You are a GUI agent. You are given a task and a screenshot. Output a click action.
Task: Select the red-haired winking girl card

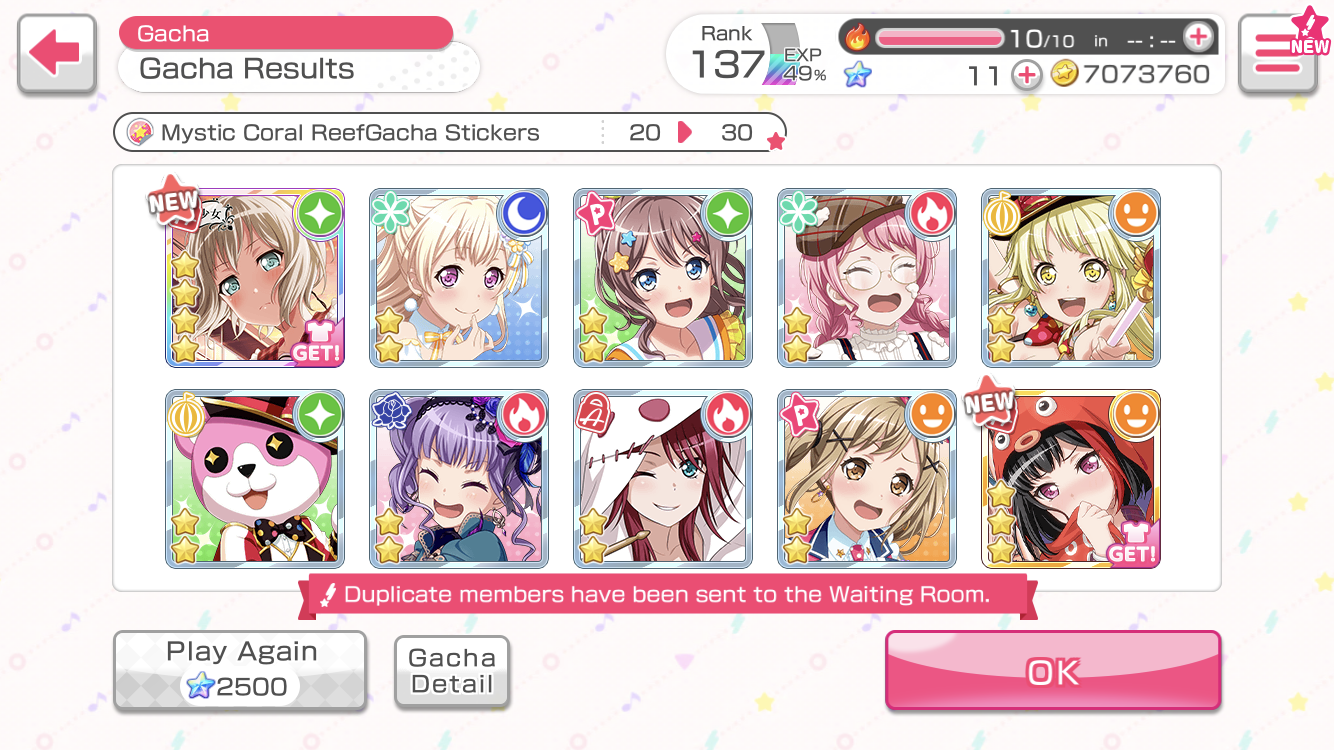663,479
